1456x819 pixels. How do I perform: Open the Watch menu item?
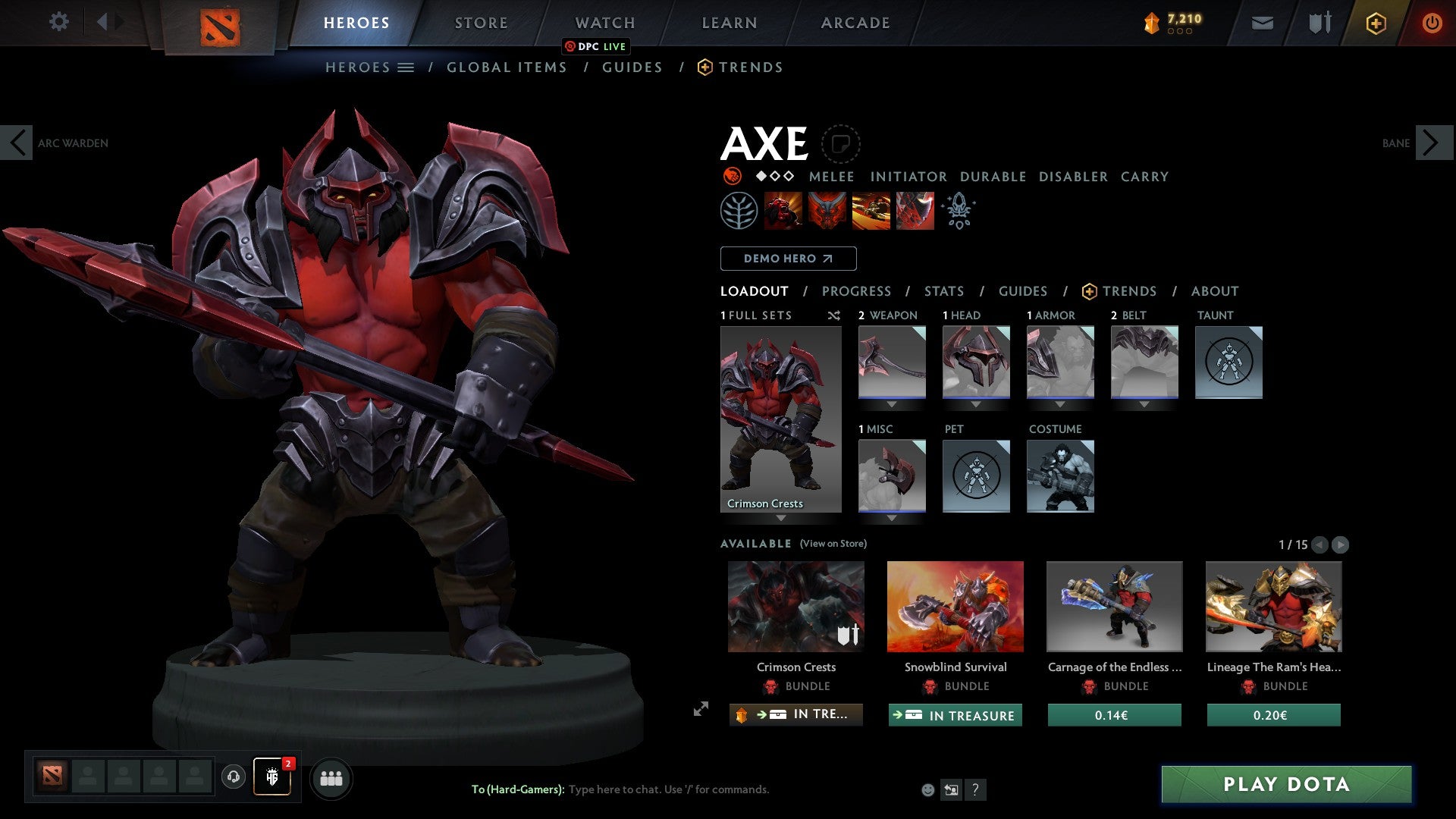pos(604,23)
